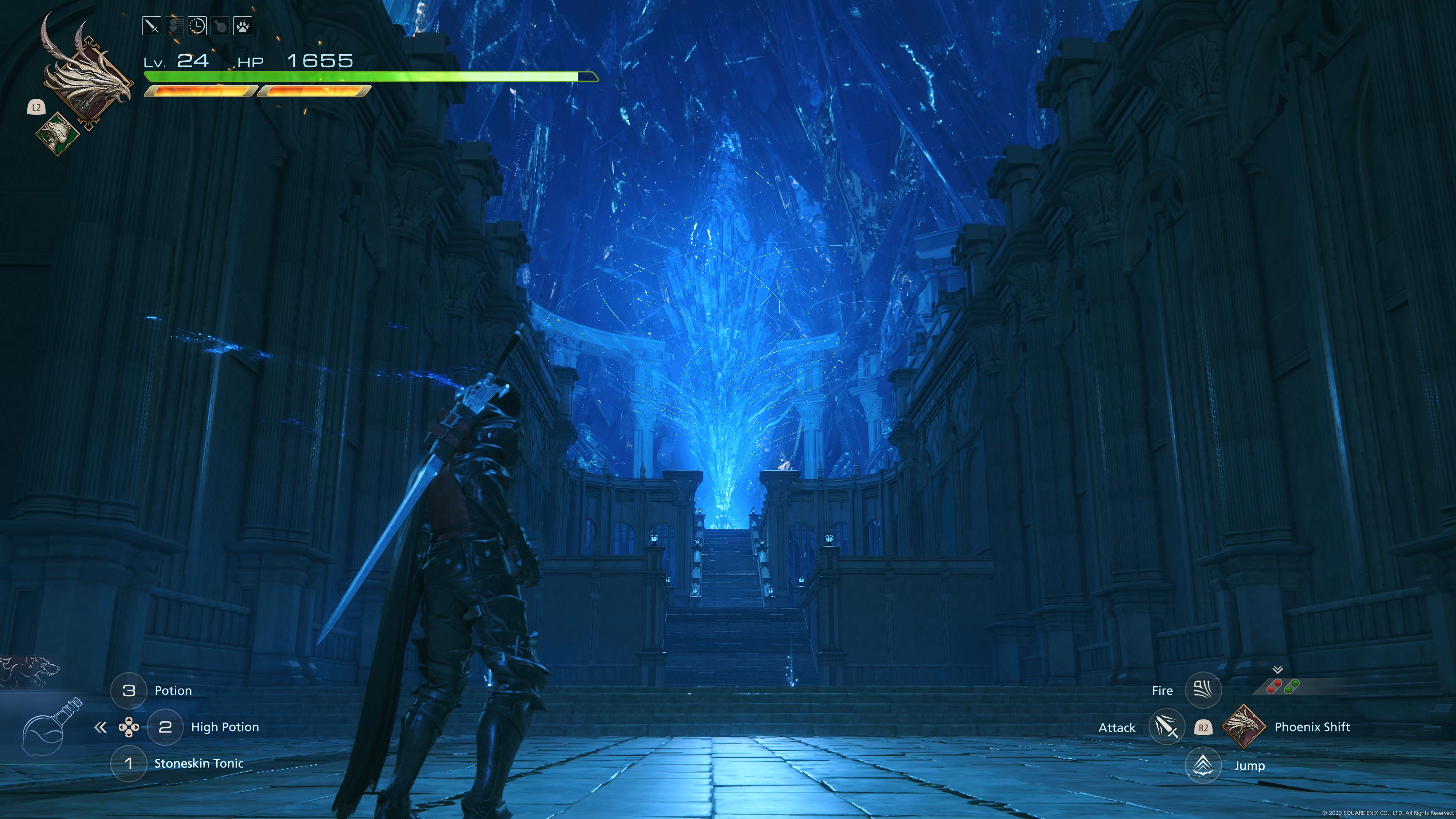This screenshot has height=819, width=1456.
Task: Click the green ability cooldown dots
Action: 1292,687
